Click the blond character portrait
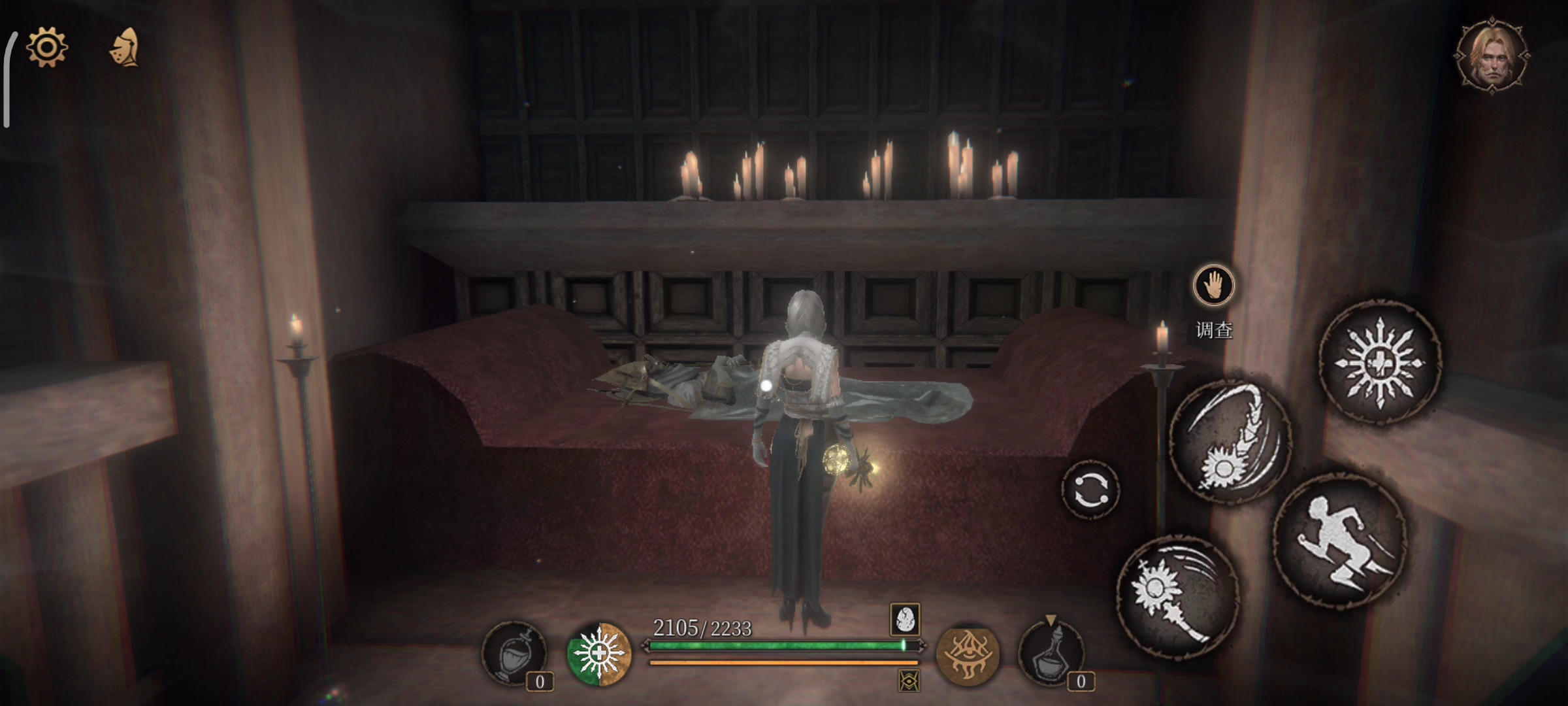This screenshot has width=1568, height=706. point(1492,57)
